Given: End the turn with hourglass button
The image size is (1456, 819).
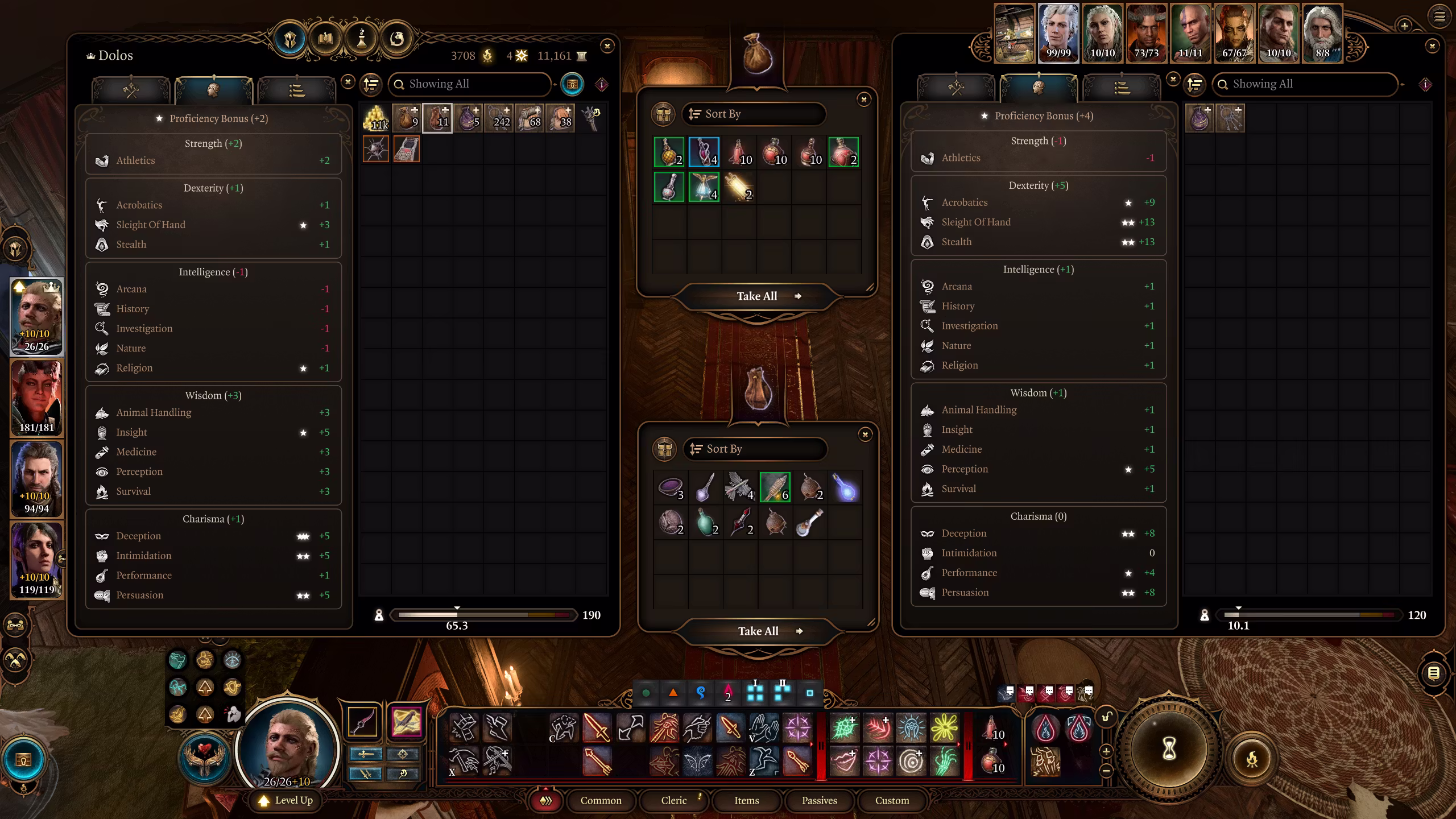Looking at the screenshot, I should coord(1168,749).
